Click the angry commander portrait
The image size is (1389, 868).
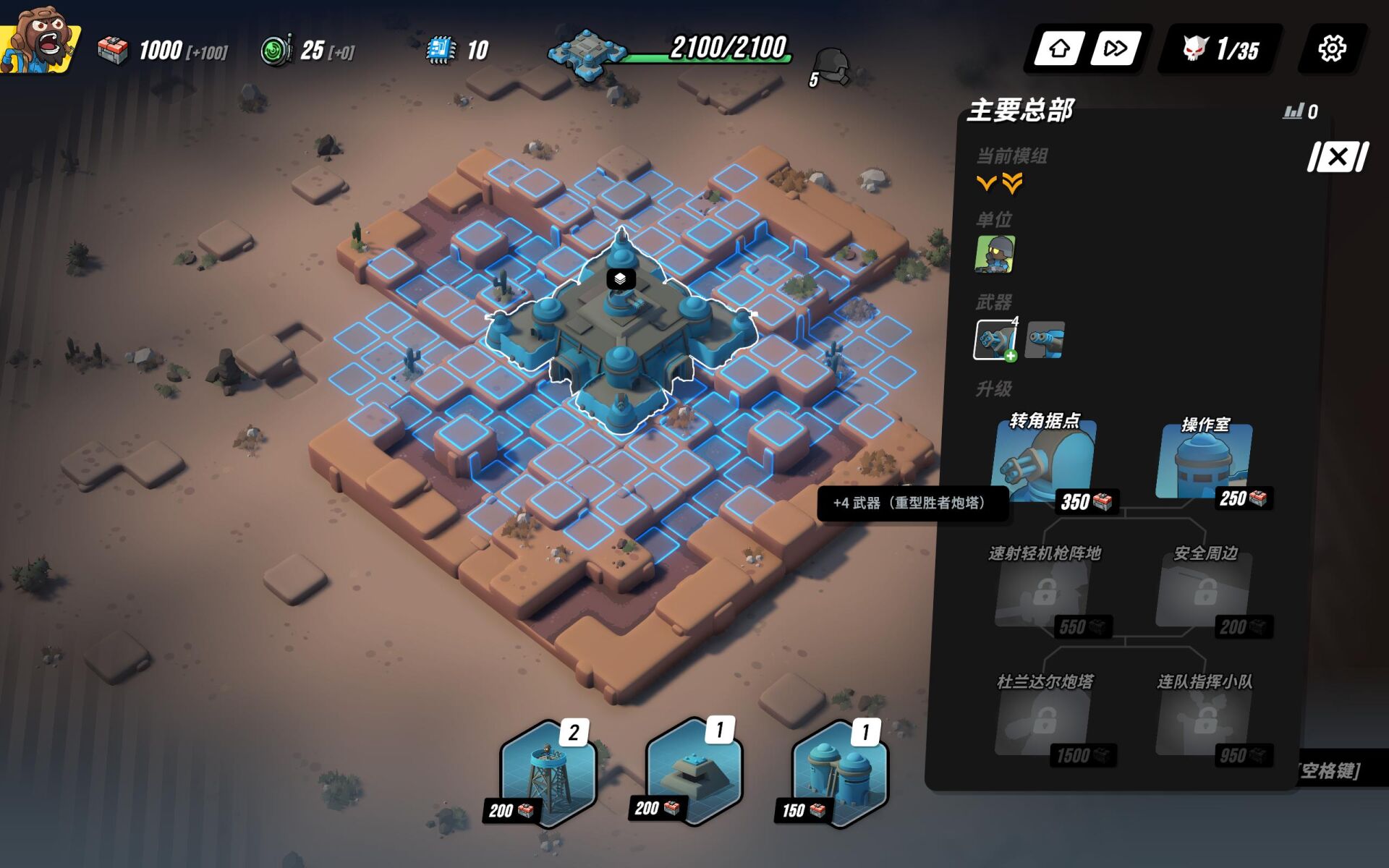(40, 40)
